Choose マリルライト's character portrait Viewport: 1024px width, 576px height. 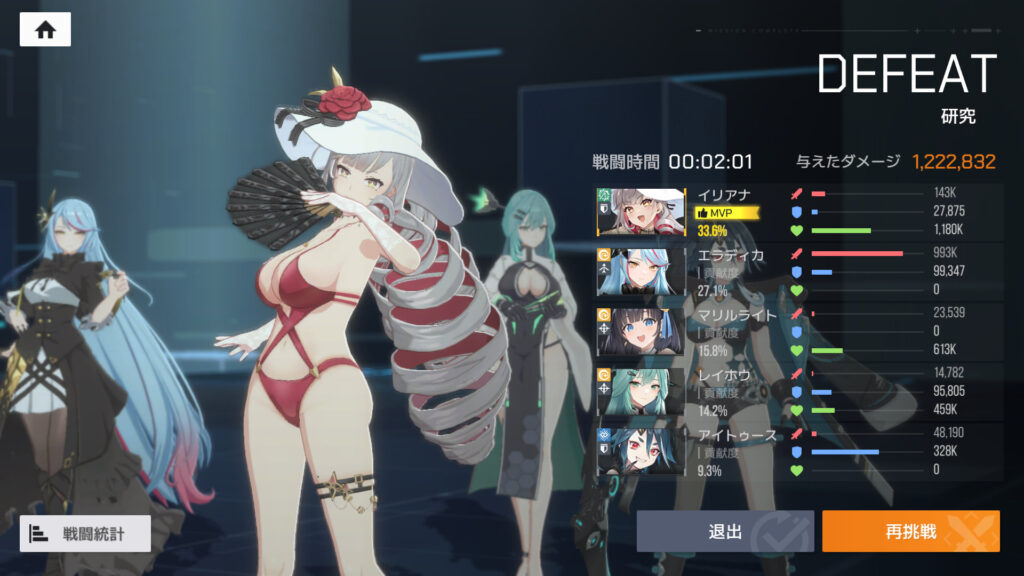click(x=641, y=331)
